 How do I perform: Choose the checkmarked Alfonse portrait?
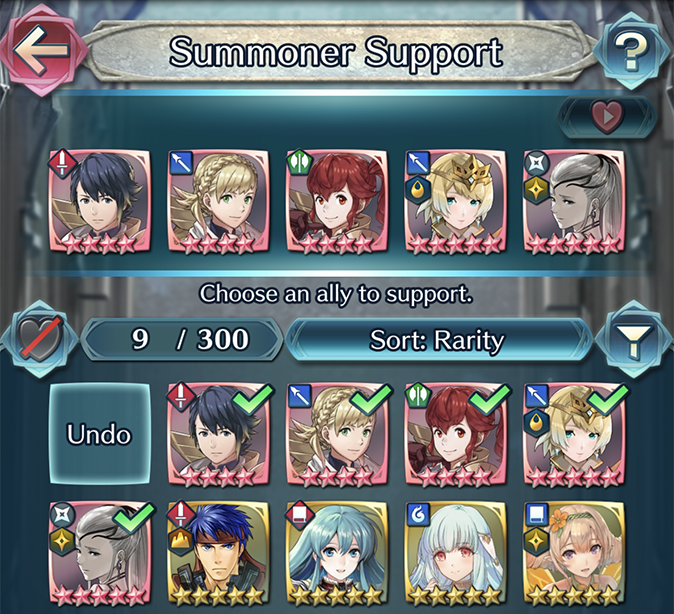(219, 433)
